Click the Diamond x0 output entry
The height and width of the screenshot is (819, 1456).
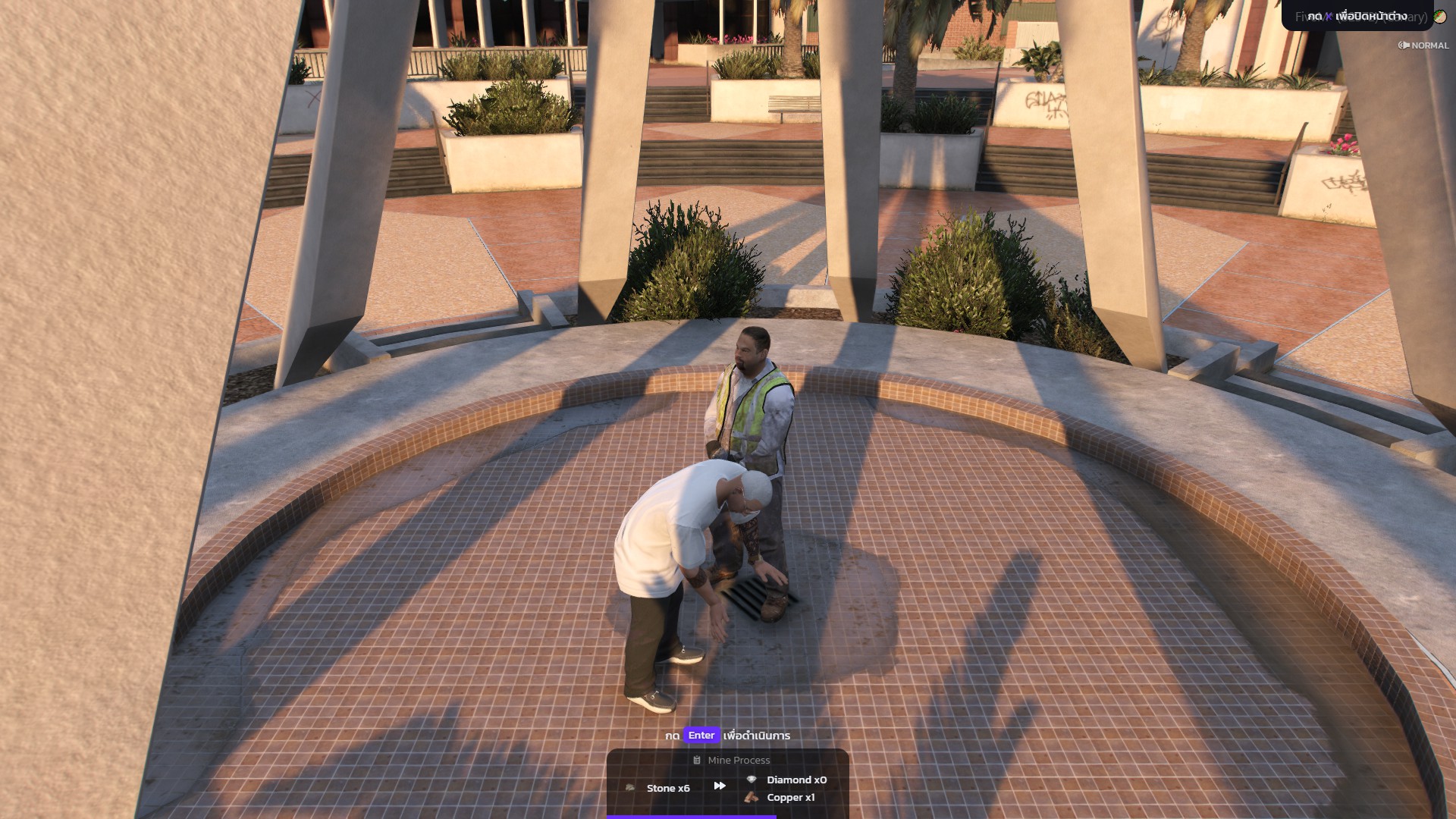787,780
